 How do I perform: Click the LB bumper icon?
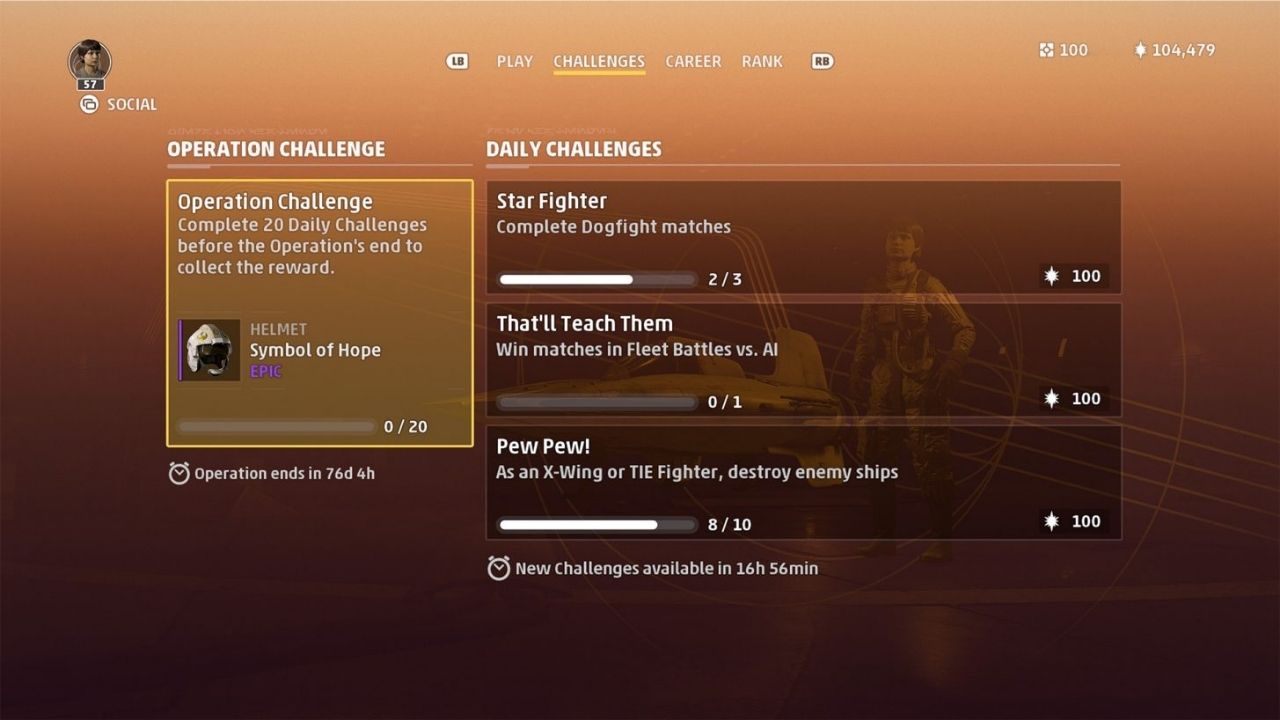(457, 61)
